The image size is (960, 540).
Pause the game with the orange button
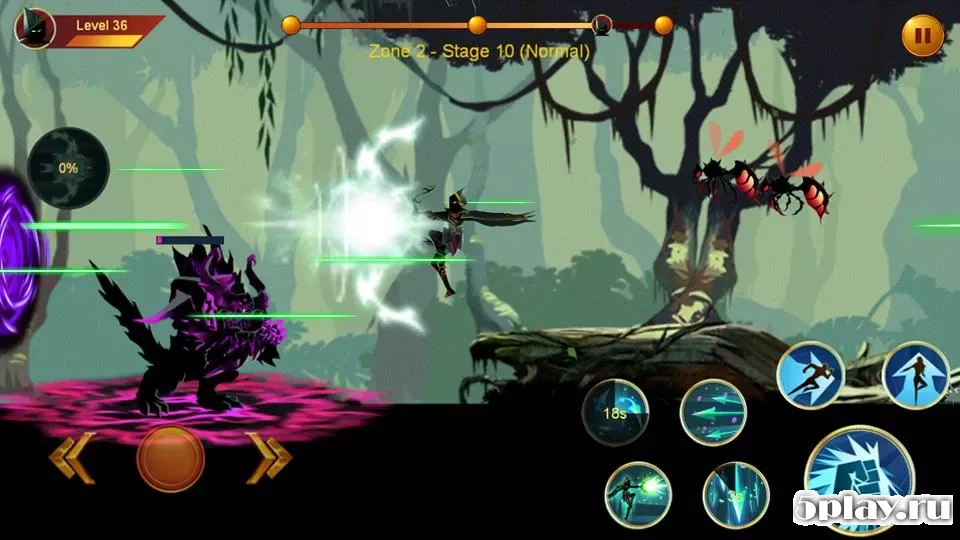pyautogui.click(x=922, y=37)
